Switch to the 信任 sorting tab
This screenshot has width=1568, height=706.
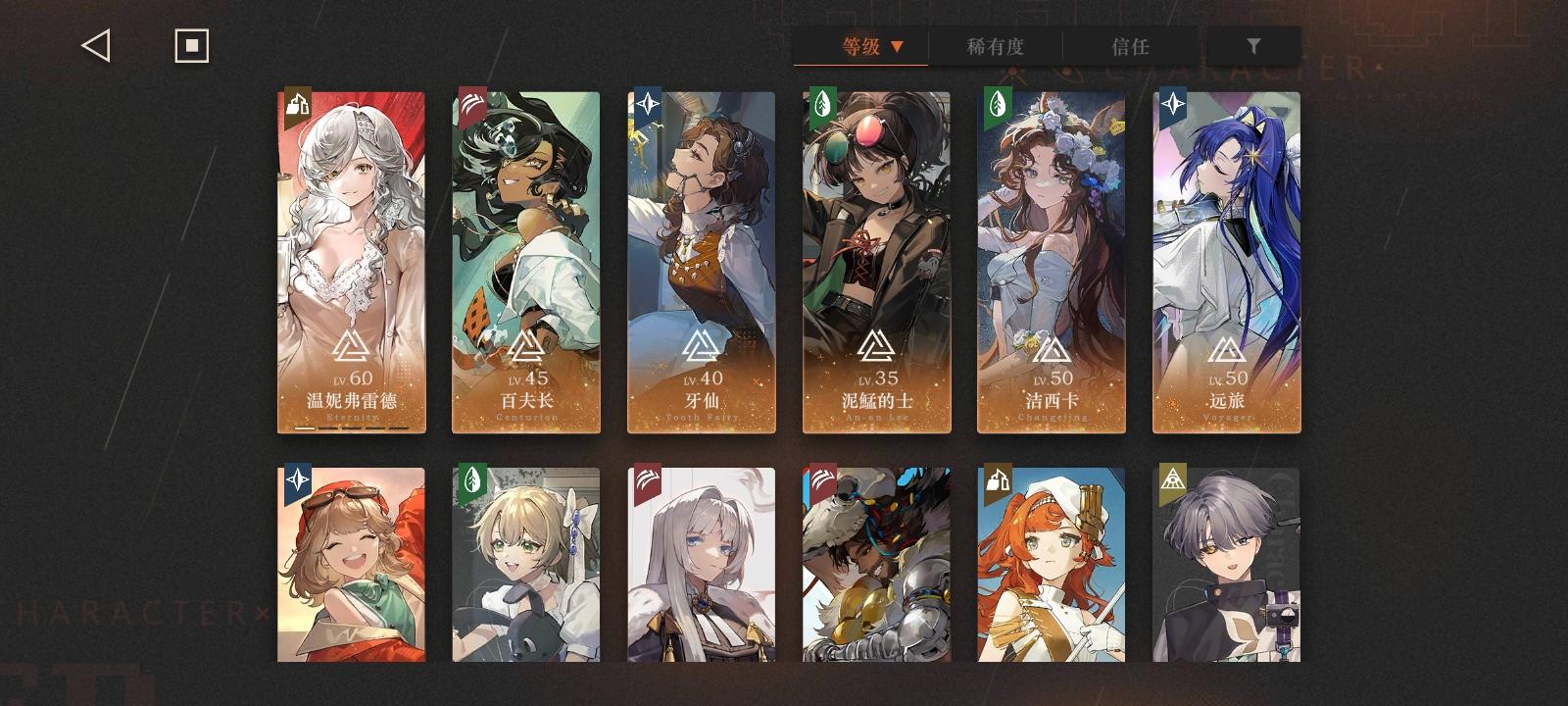click(x=1131, y=46)
